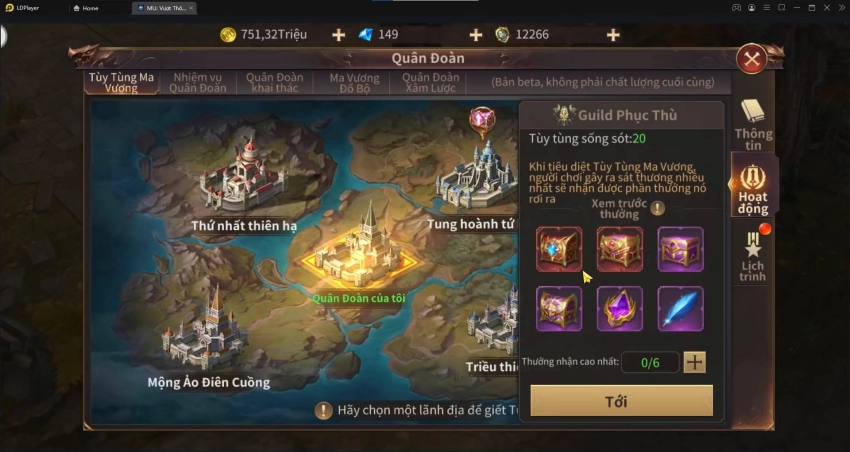Switch to Tùy Tùng Ma Vương tab
The image size is (850, 452).
(121, 82)
